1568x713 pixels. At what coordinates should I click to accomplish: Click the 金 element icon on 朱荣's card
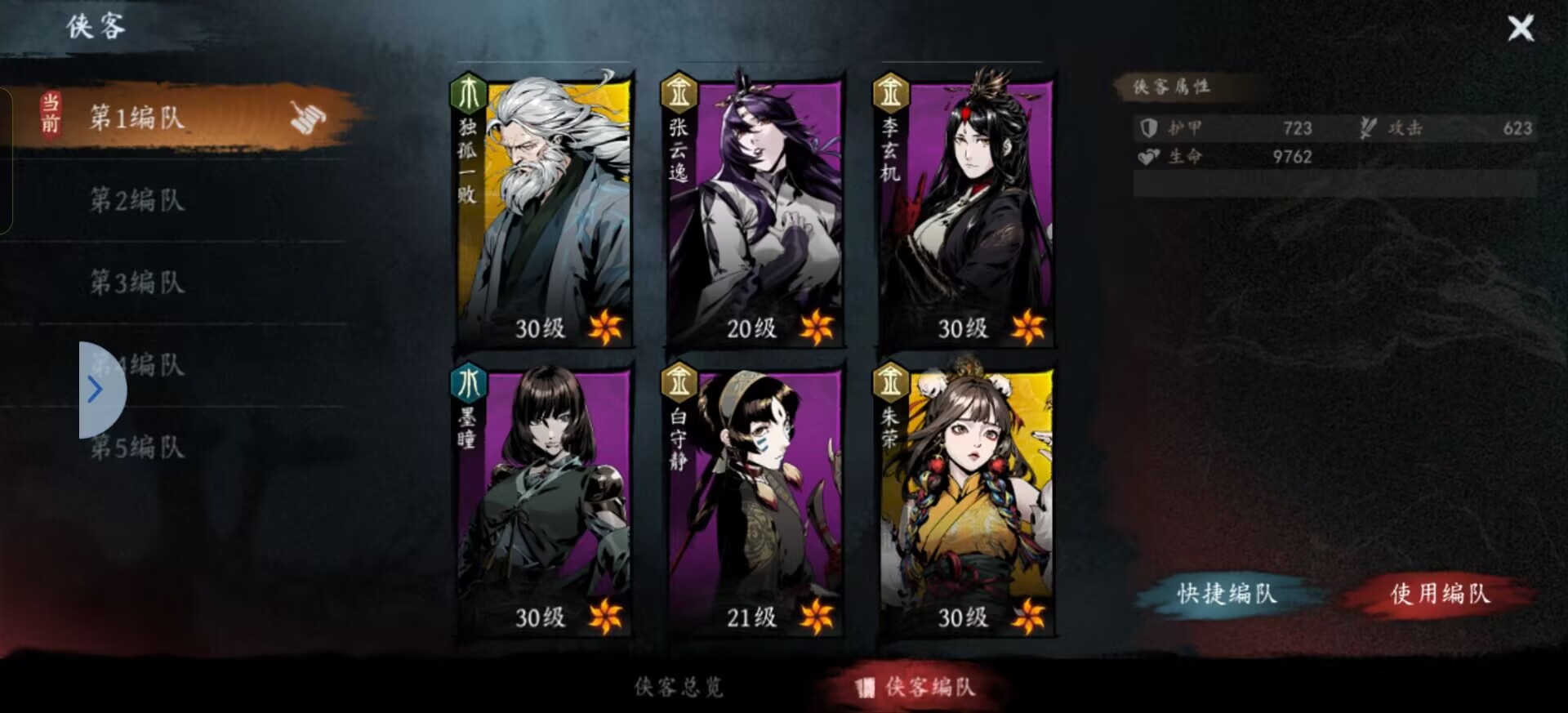pos(892,381)
